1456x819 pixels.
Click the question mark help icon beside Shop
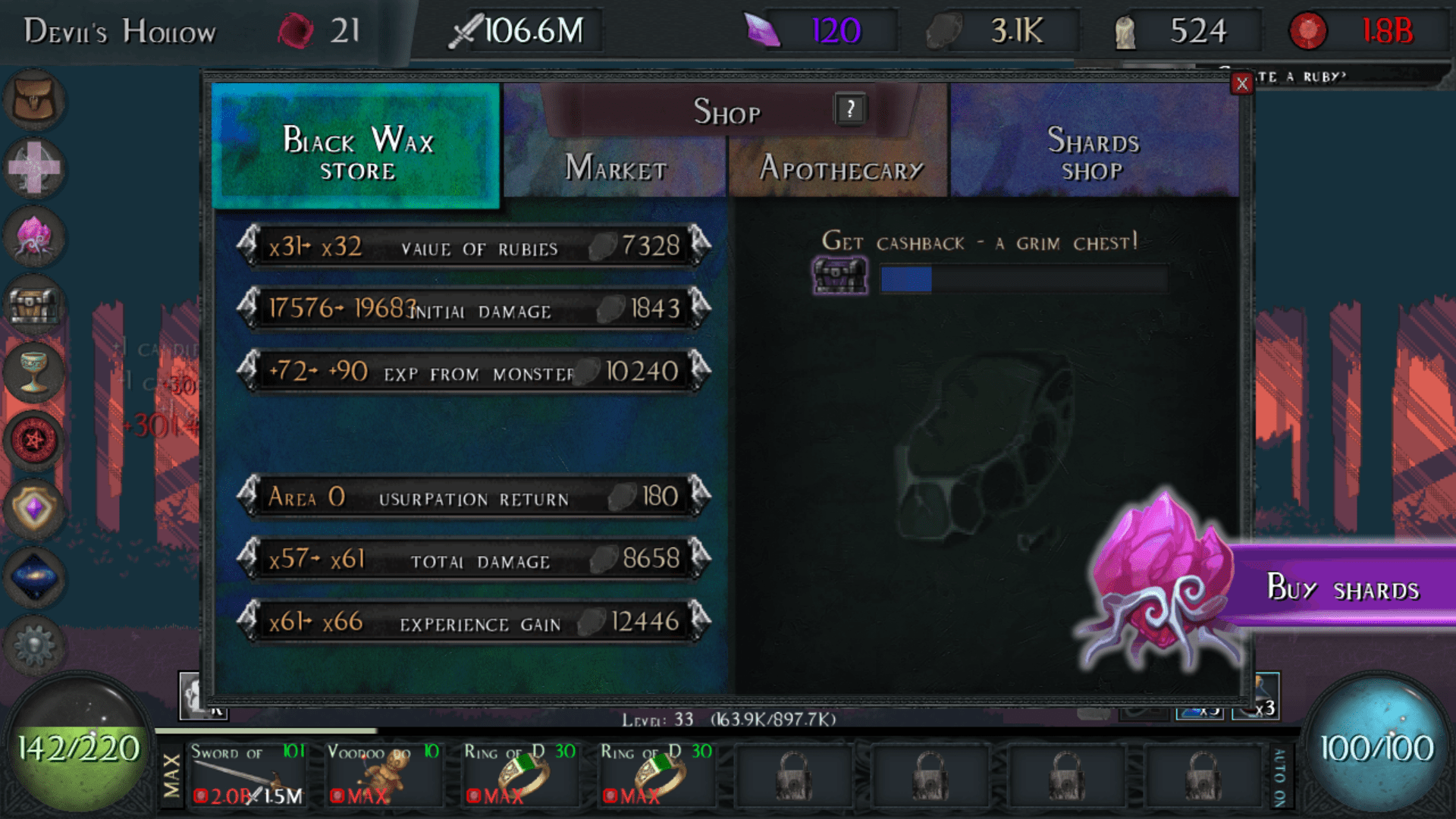pyautogui.click(x=849, y=109)
